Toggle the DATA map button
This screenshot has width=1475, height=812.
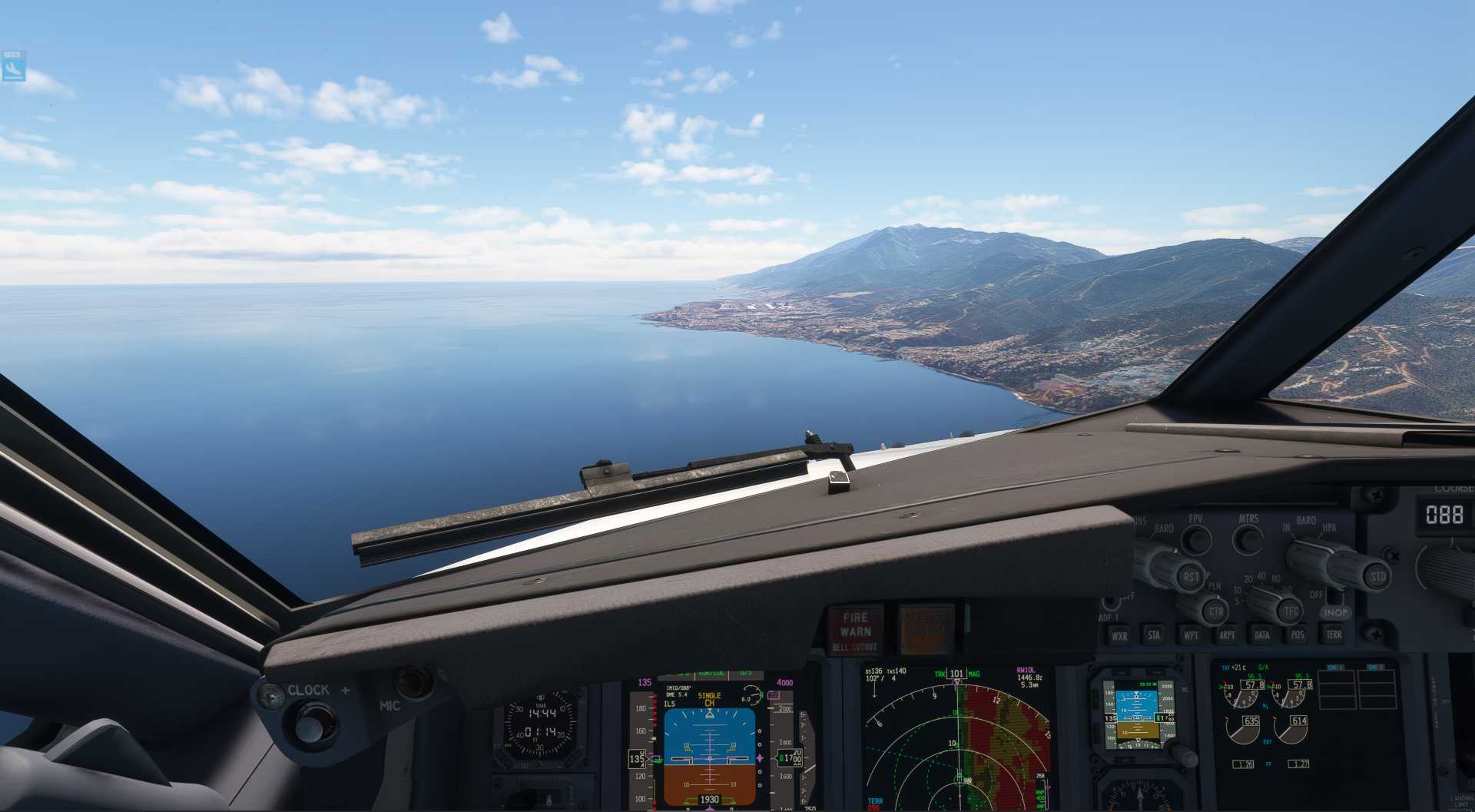(1262, 635)
